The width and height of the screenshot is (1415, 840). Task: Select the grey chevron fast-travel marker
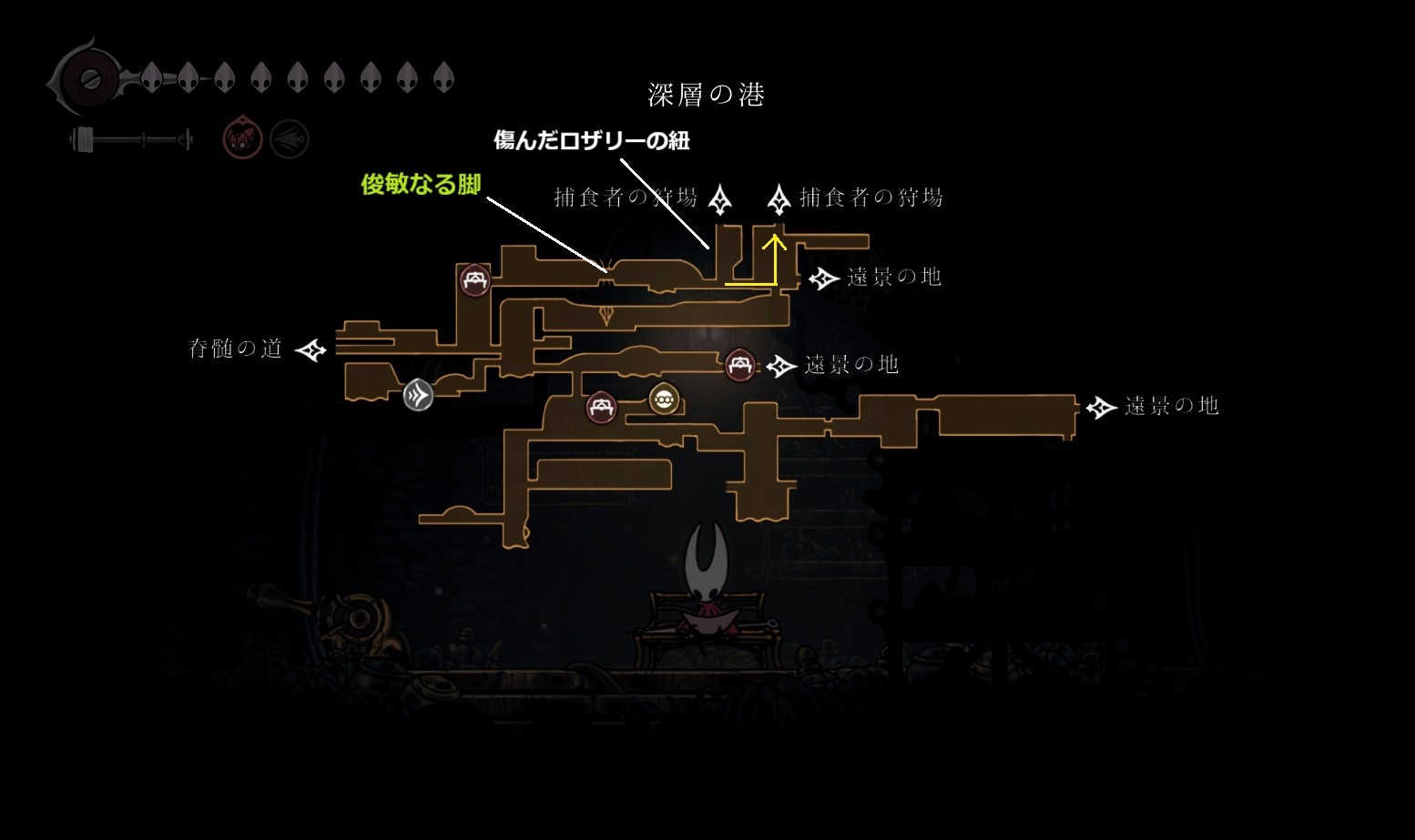pos(418,395)
